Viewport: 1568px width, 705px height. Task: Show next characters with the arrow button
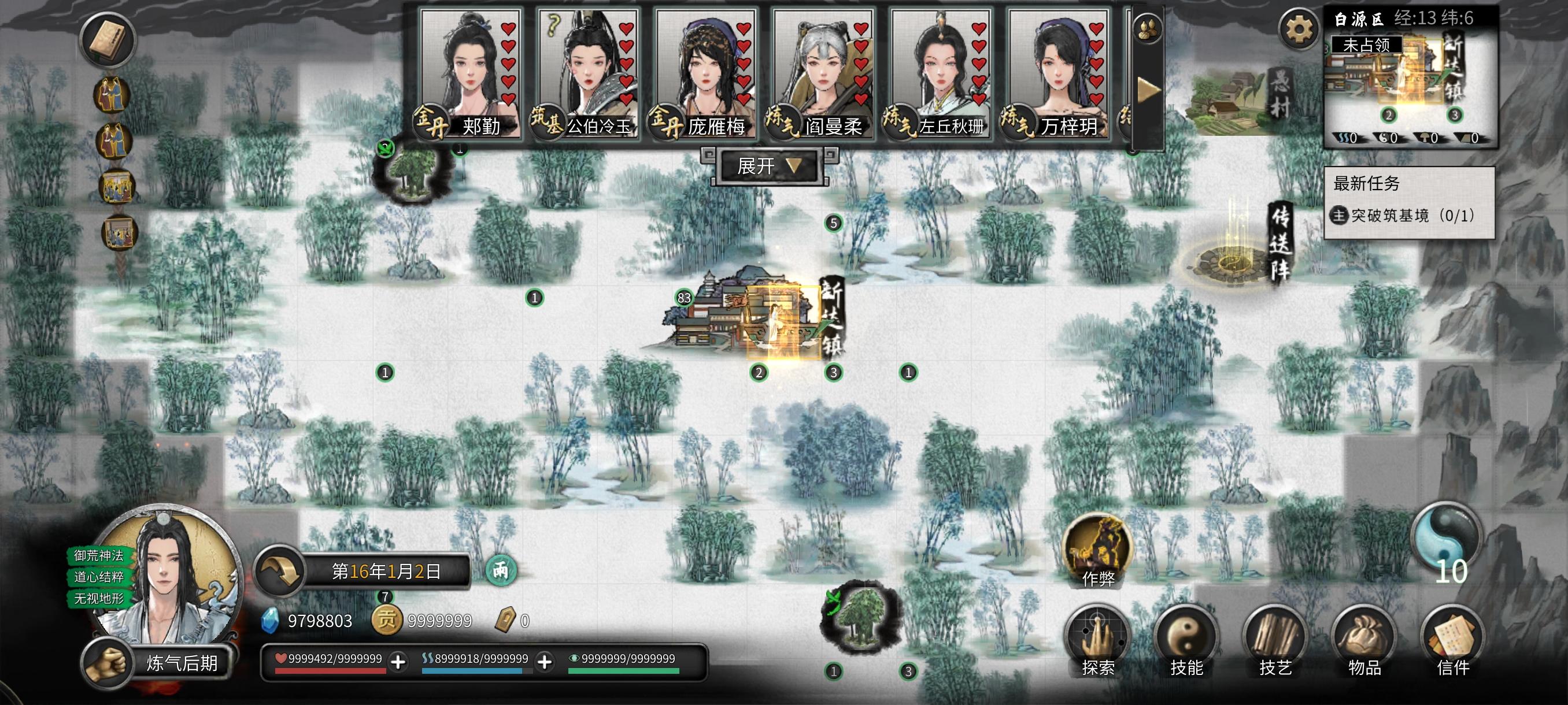(x=1149, y=91)
